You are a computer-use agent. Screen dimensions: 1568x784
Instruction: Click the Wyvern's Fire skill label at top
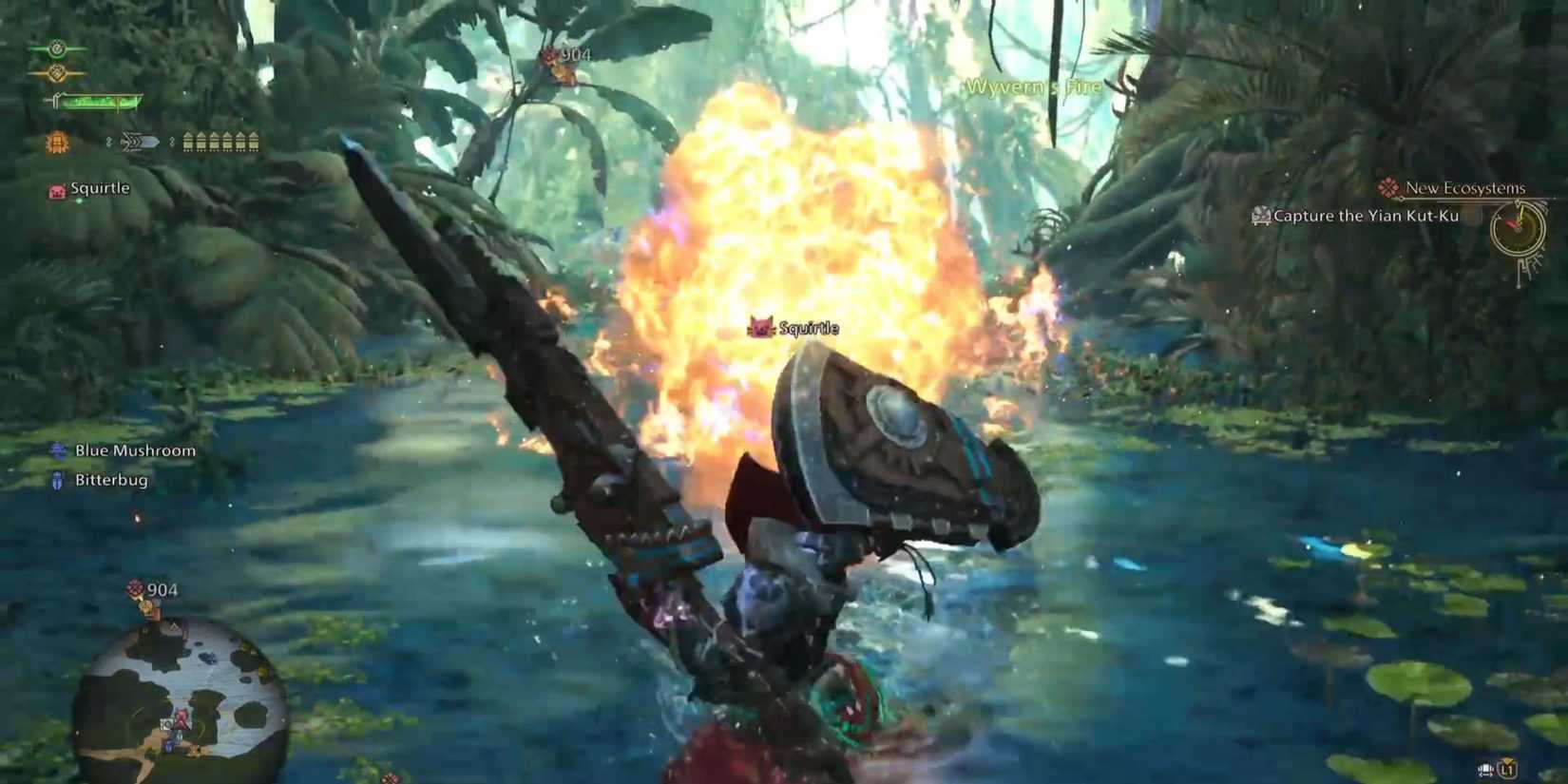(1032, 86)
